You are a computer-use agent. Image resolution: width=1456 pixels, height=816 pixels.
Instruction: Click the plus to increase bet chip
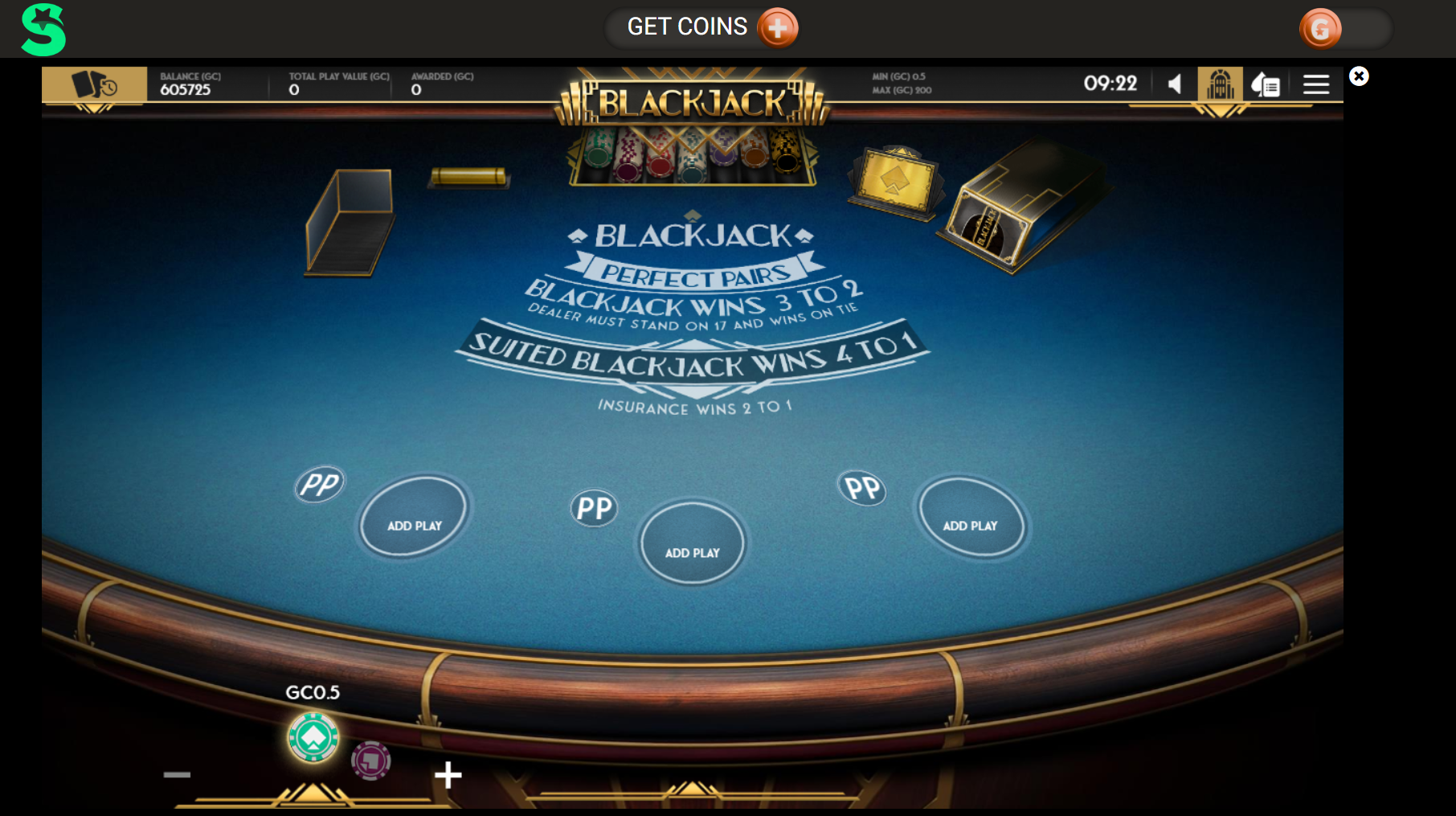(448, 774)
